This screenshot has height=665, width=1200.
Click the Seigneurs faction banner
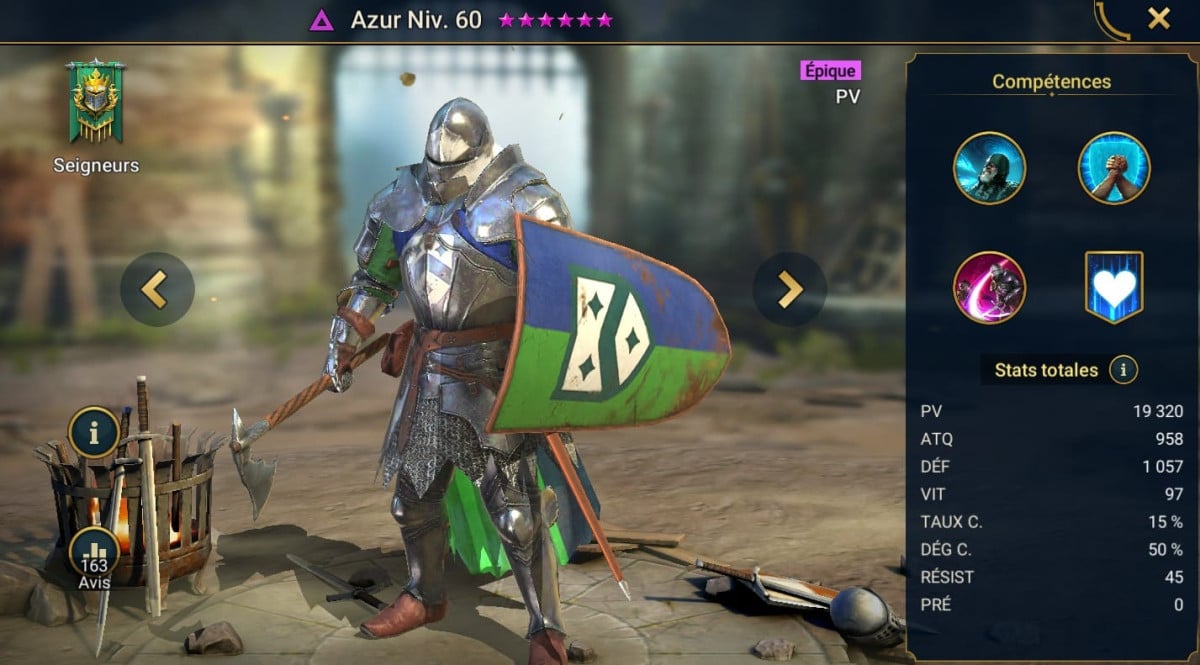95,102
